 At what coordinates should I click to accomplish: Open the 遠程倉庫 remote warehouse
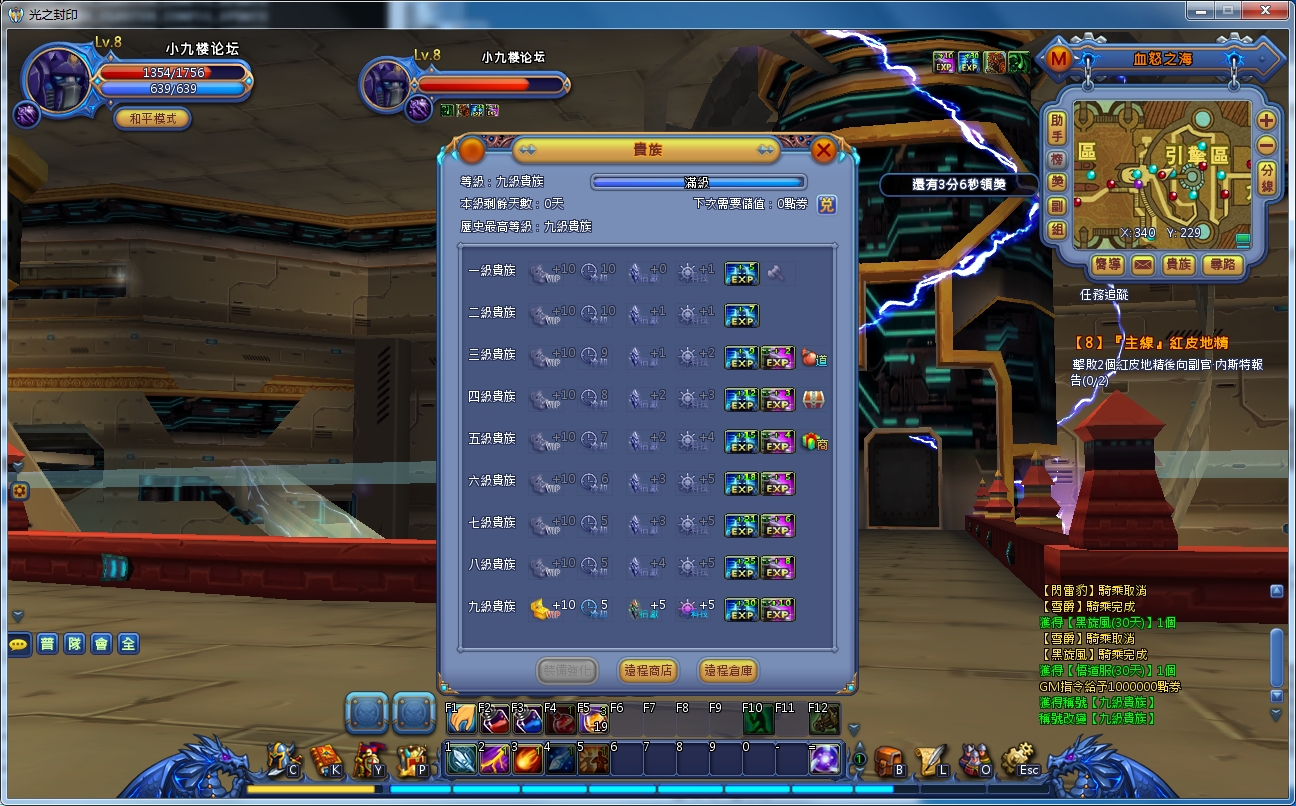727,670
